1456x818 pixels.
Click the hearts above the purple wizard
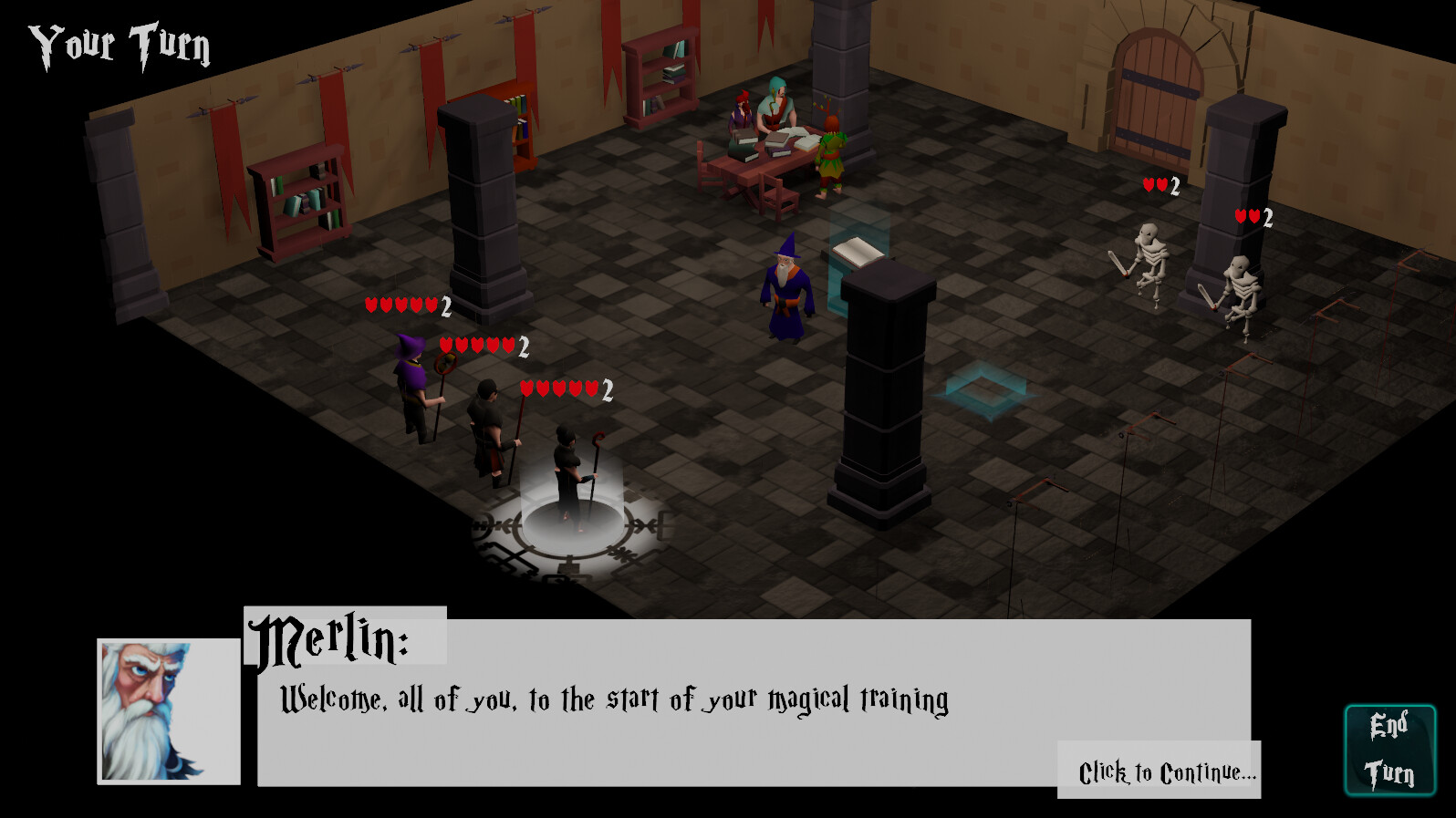(400, 307)
